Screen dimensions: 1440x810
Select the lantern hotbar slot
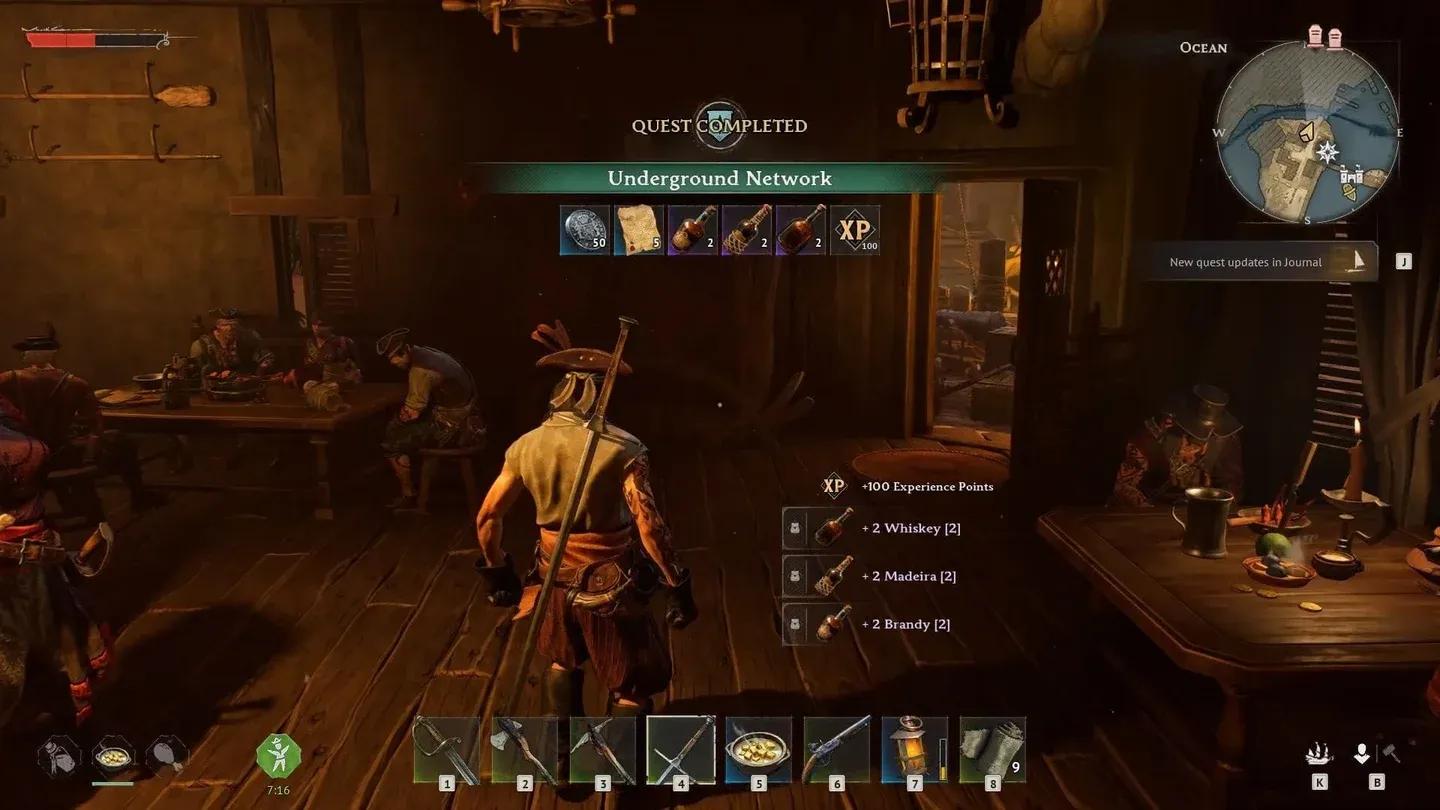[914, 750]
